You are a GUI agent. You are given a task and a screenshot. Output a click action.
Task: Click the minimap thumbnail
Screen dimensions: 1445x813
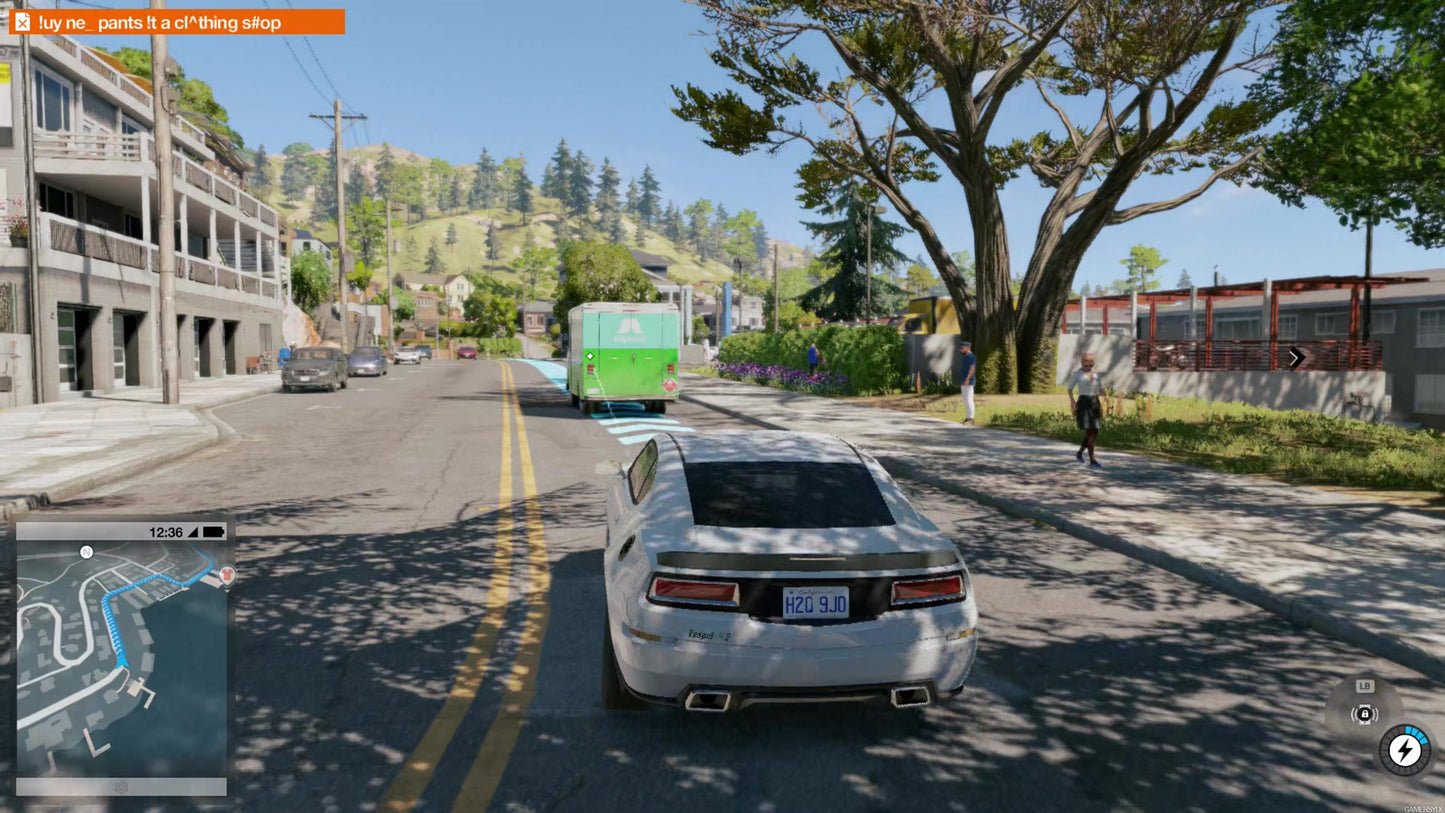(120, 650)
